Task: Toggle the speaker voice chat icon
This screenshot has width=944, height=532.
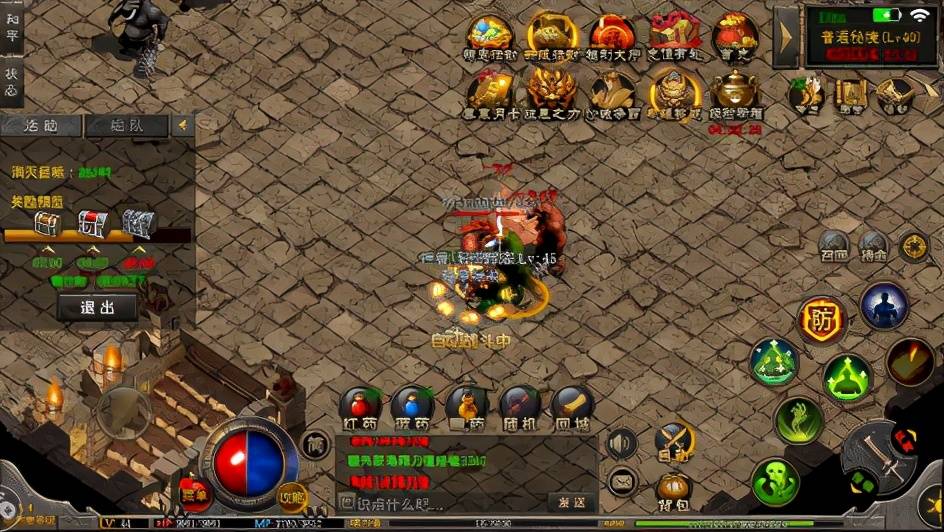Action: click(622, 443)
